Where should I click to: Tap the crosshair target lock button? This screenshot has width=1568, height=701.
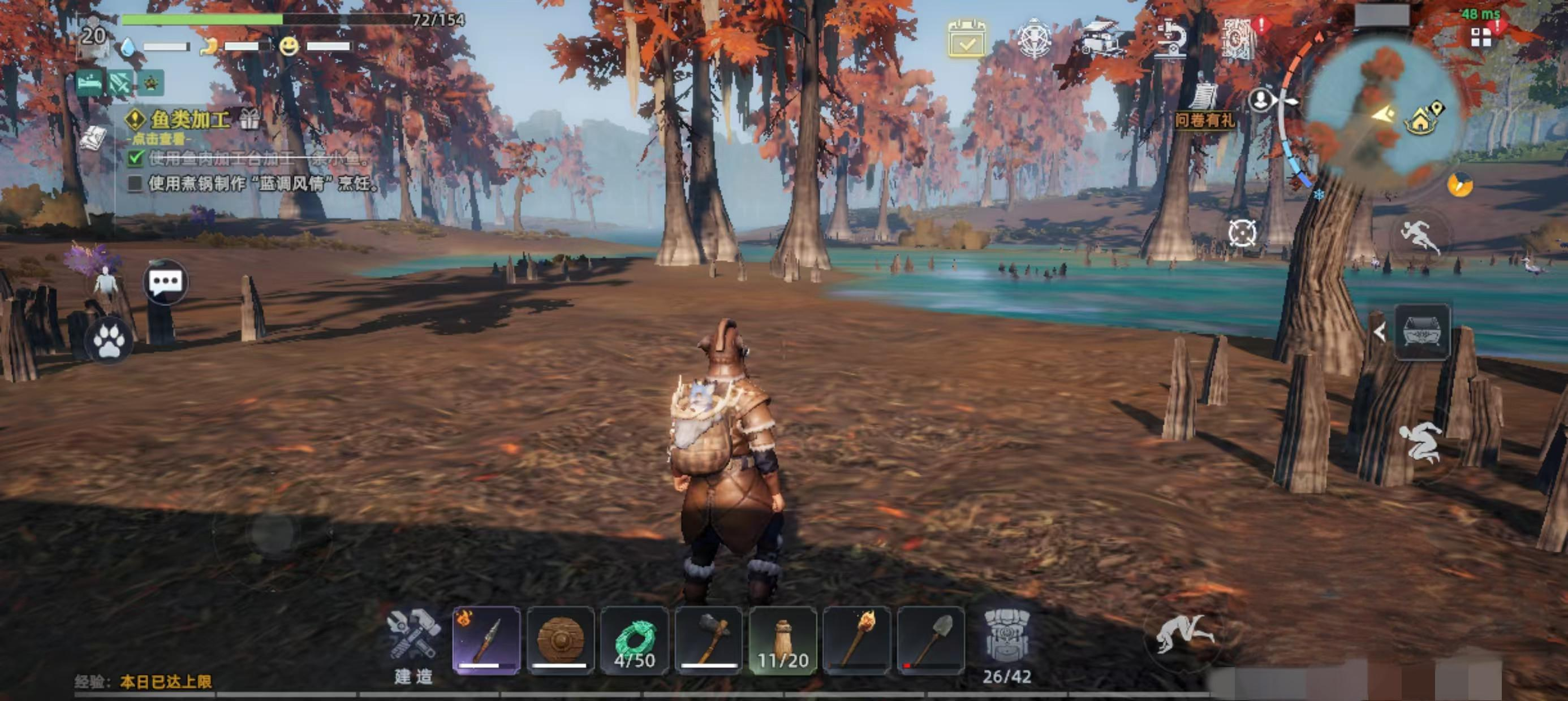click(x=1242, y=233)
